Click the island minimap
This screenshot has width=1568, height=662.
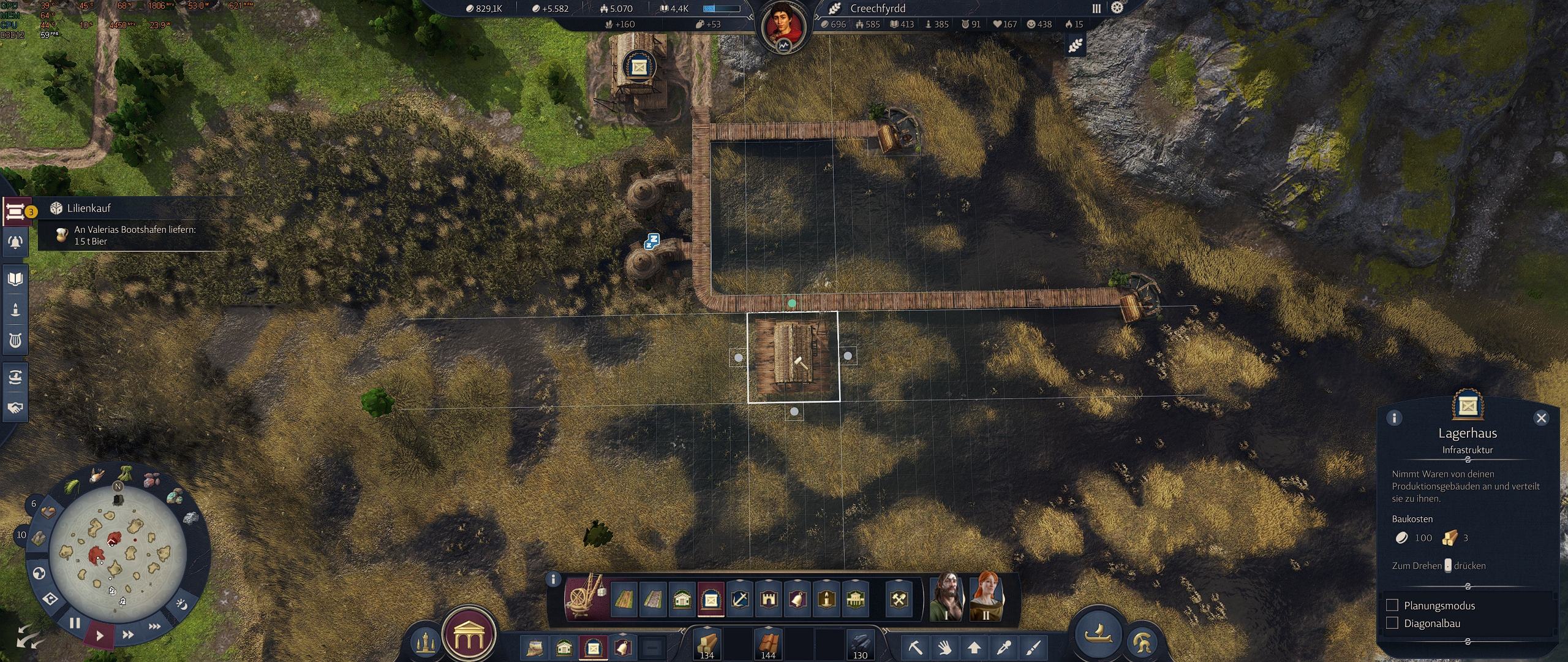tap(117, 556)
